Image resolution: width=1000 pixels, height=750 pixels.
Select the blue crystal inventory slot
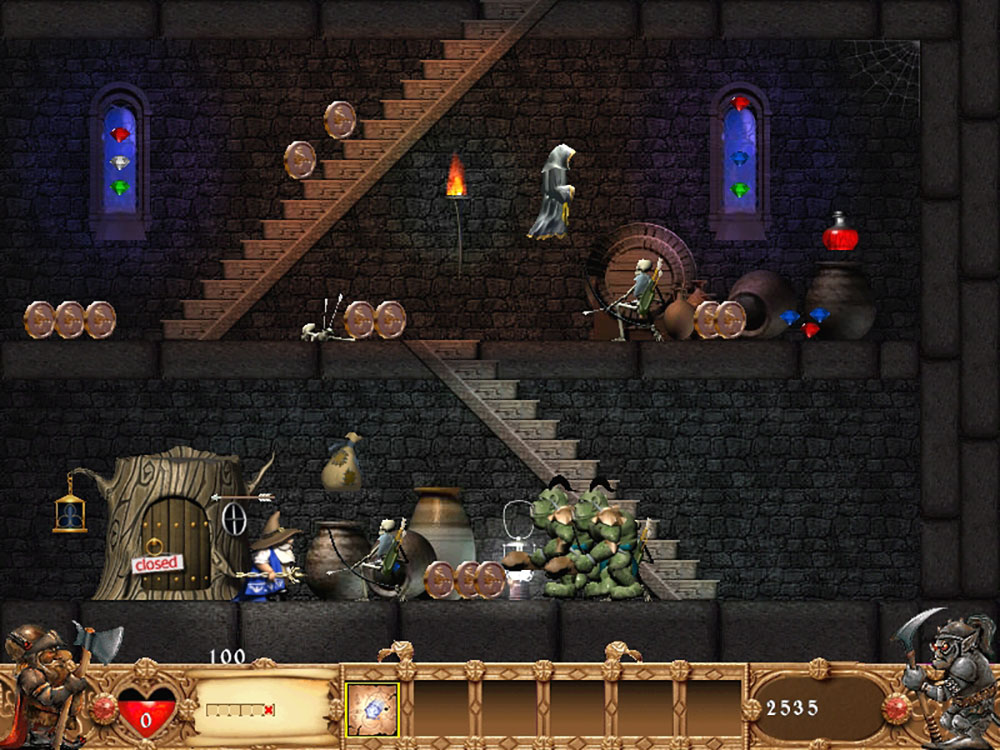click(372, 708)
